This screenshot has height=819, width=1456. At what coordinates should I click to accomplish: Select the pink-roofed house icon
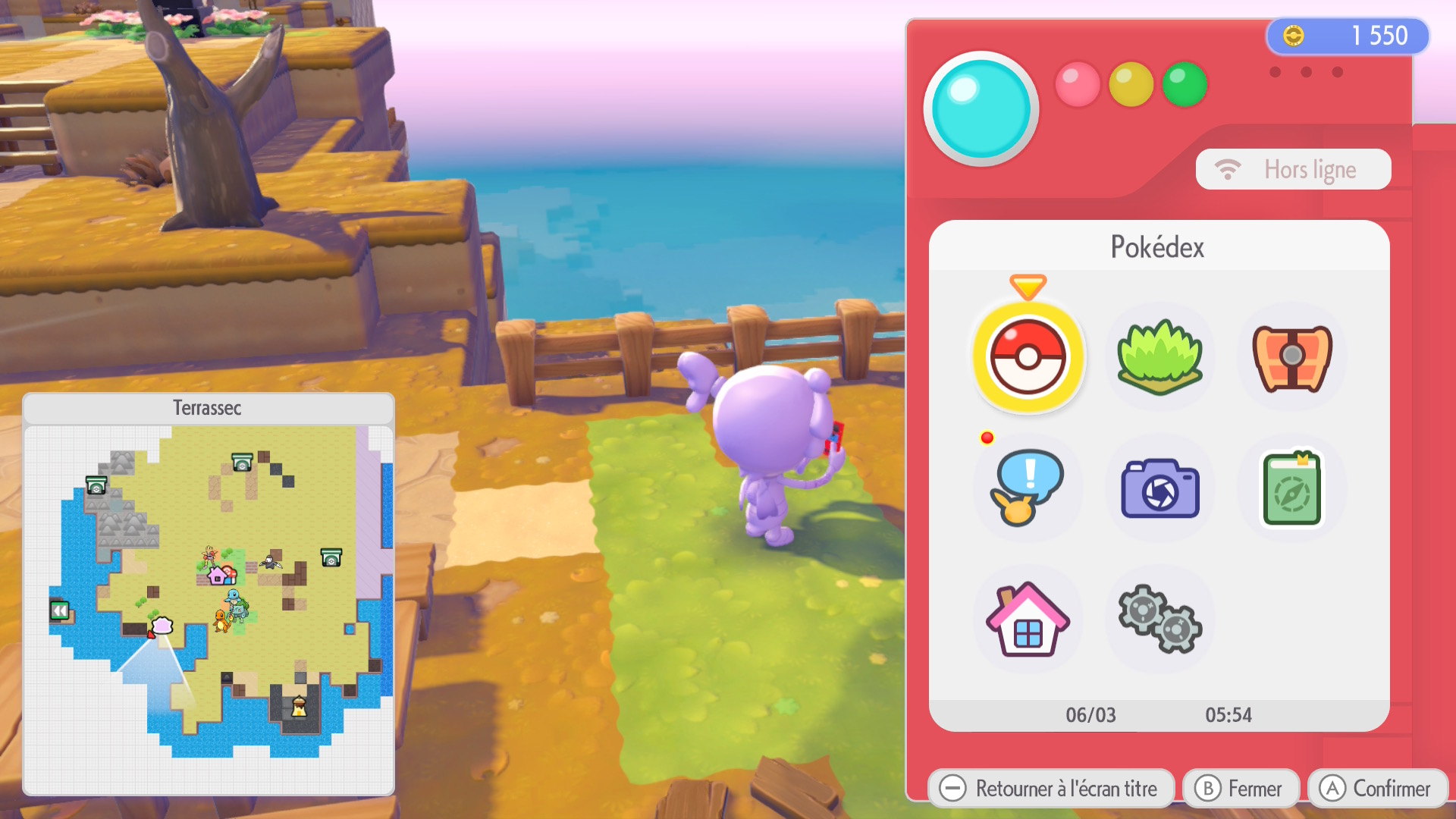pos(1028,620)
